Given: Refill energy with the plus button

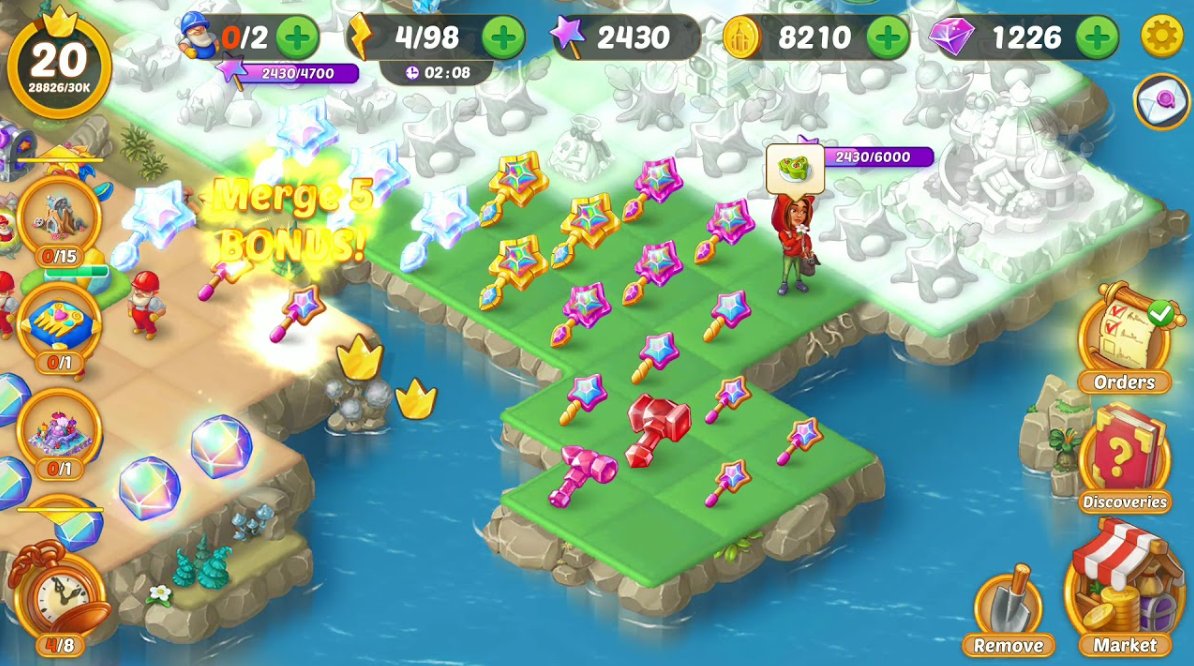Looking at the screenshot, I should [503, 37].
